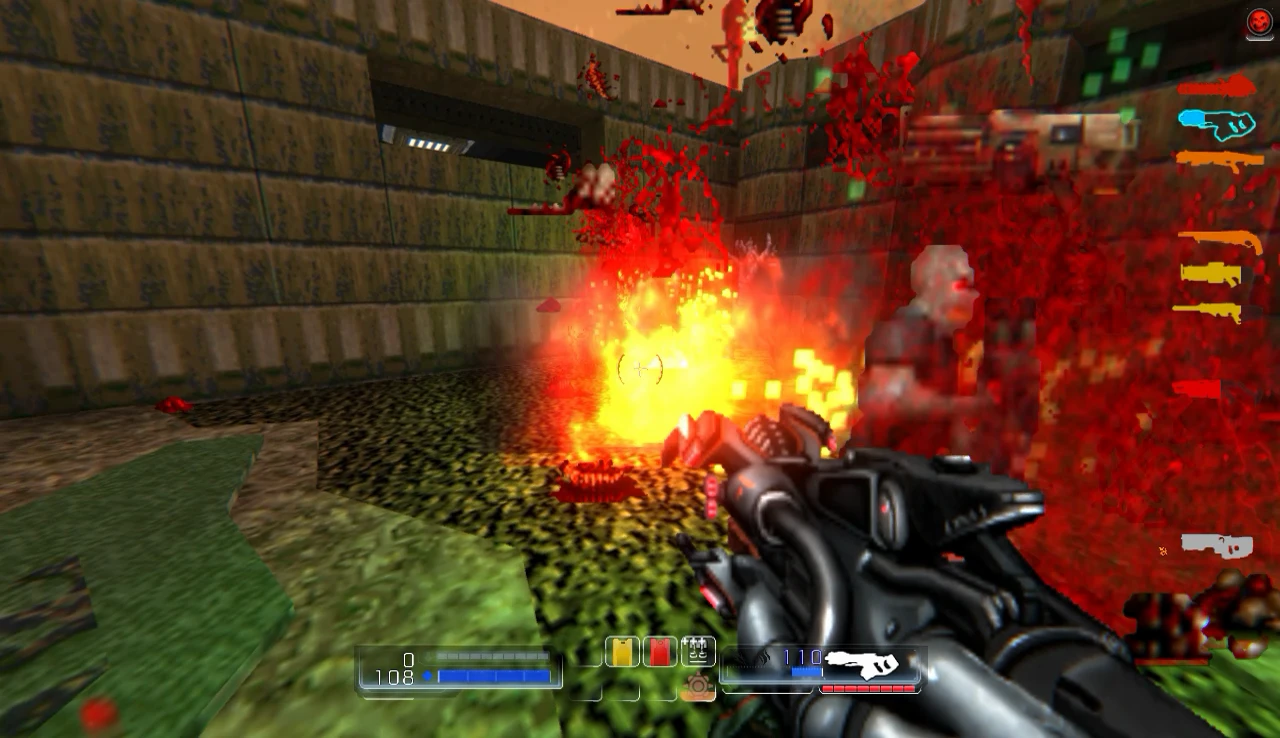The height and width of the screenshot is (738, 1280).
Task: Click the orange gear icon in the HUD
Action: [x=698, y=686]
